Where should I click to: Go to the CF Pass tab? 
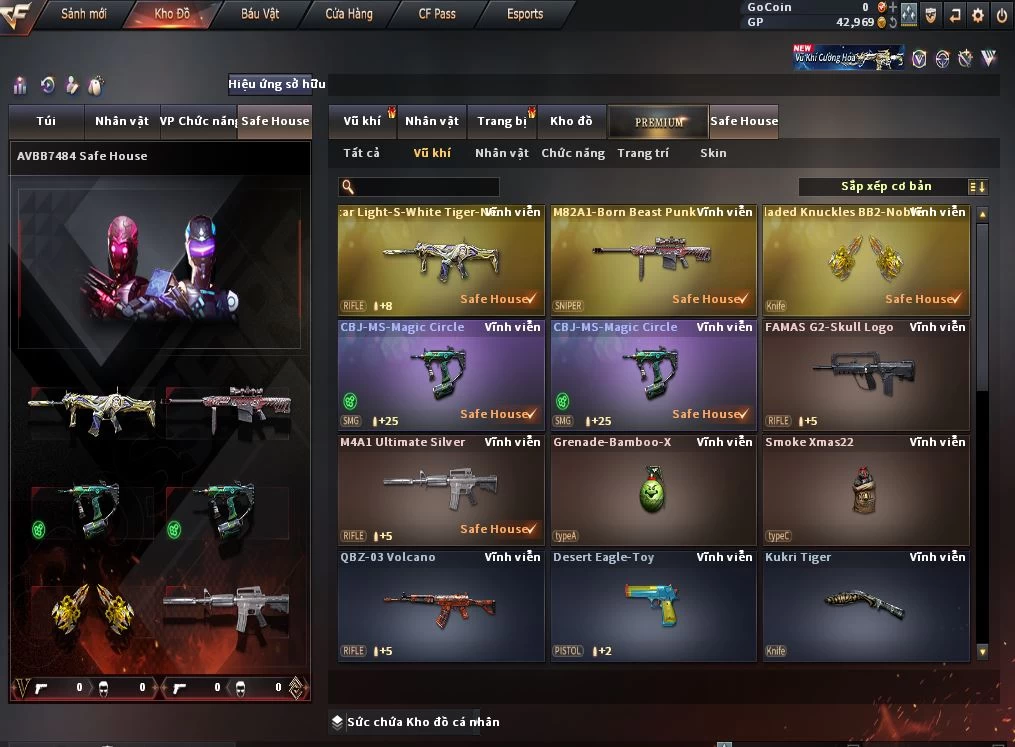point(437,14)
